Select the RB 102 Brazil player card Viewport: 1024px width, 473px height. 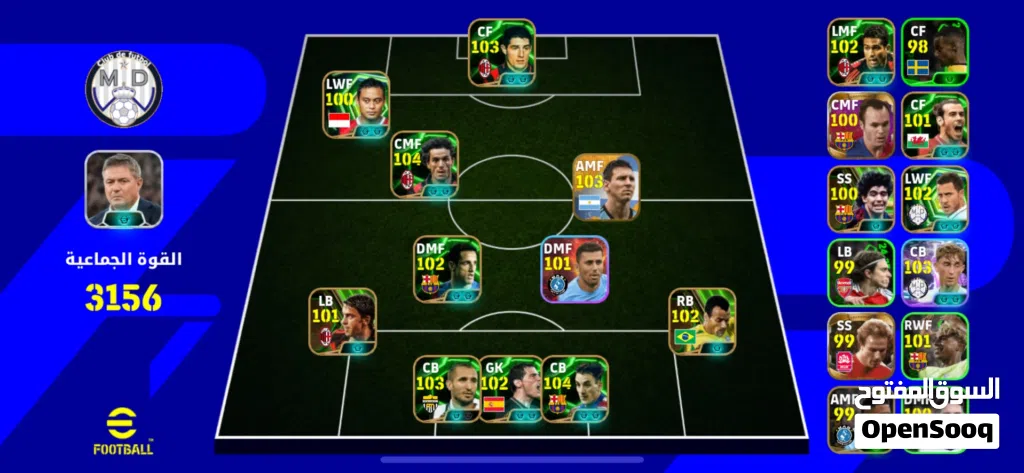point(702,321)
